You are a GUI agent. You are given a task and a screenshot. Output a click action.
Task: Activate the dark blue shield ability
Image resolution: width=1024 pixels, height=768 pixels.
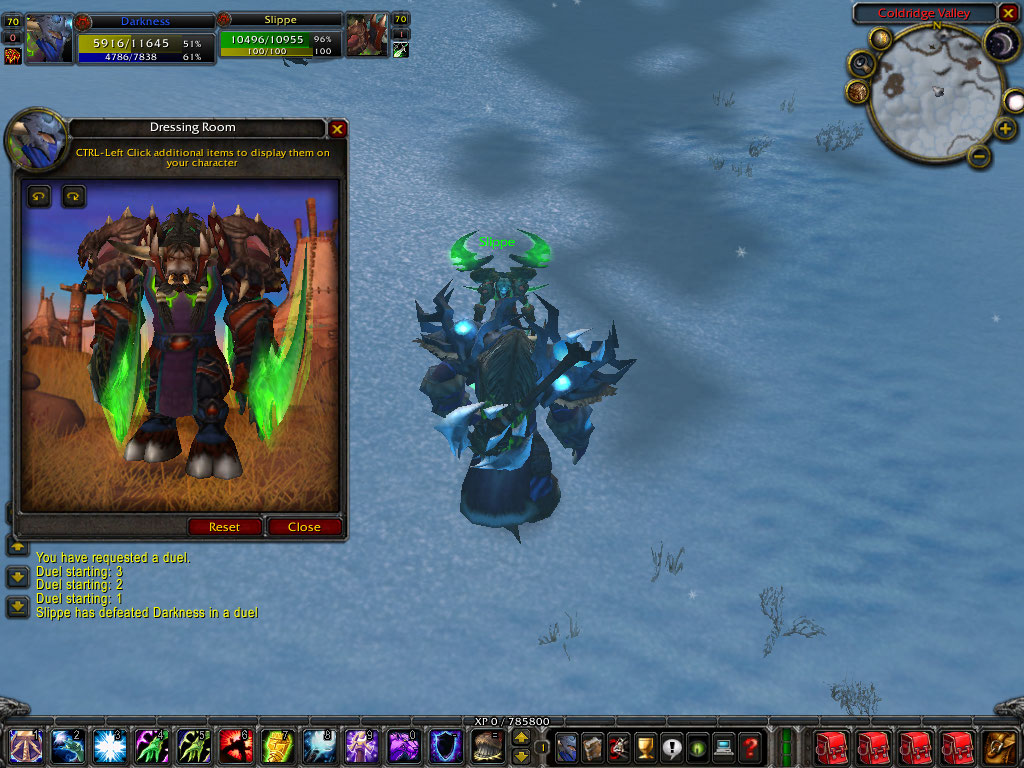point(446,746)
